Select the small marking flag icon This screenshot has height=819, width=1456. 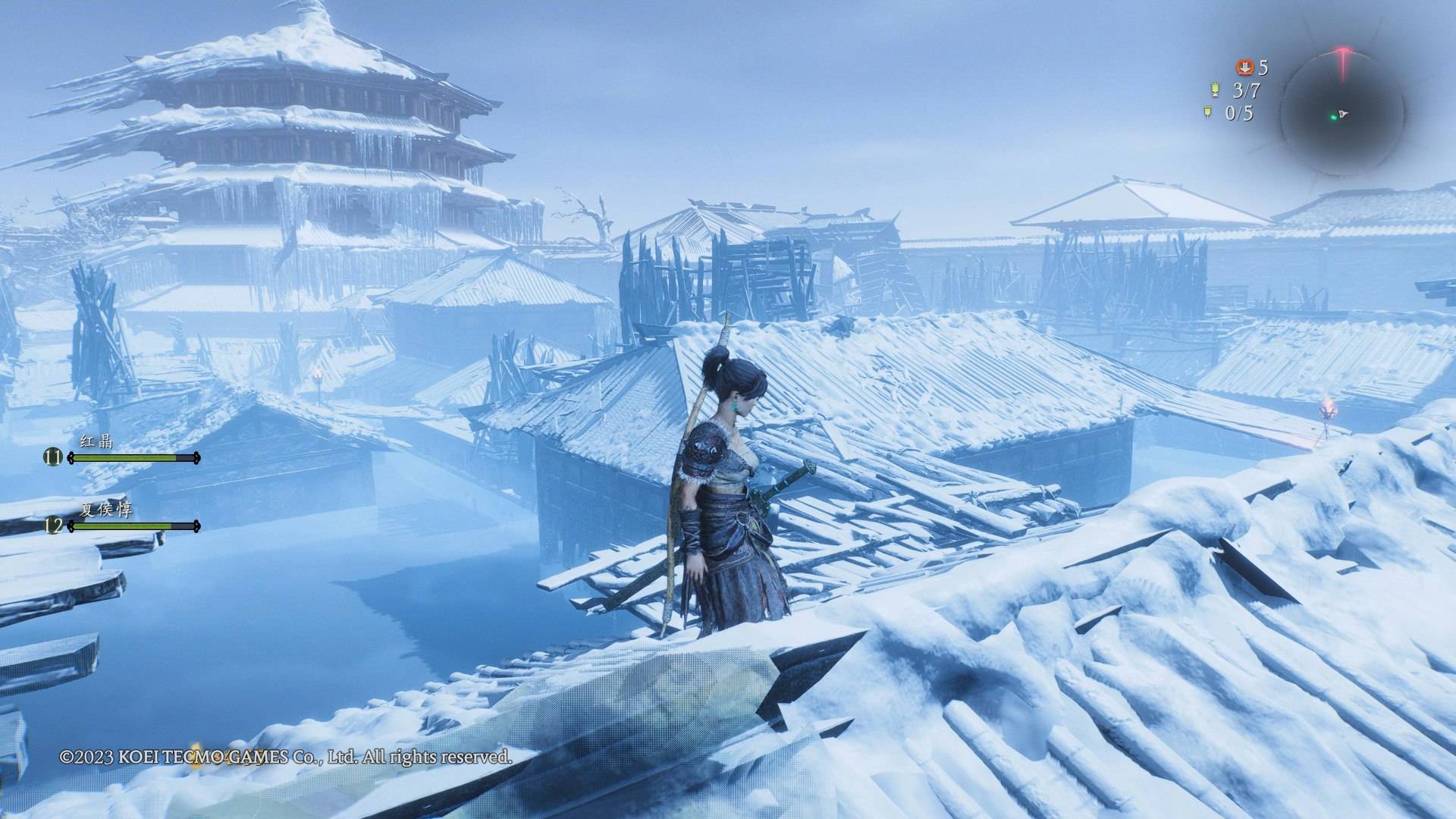(1207, 113)
